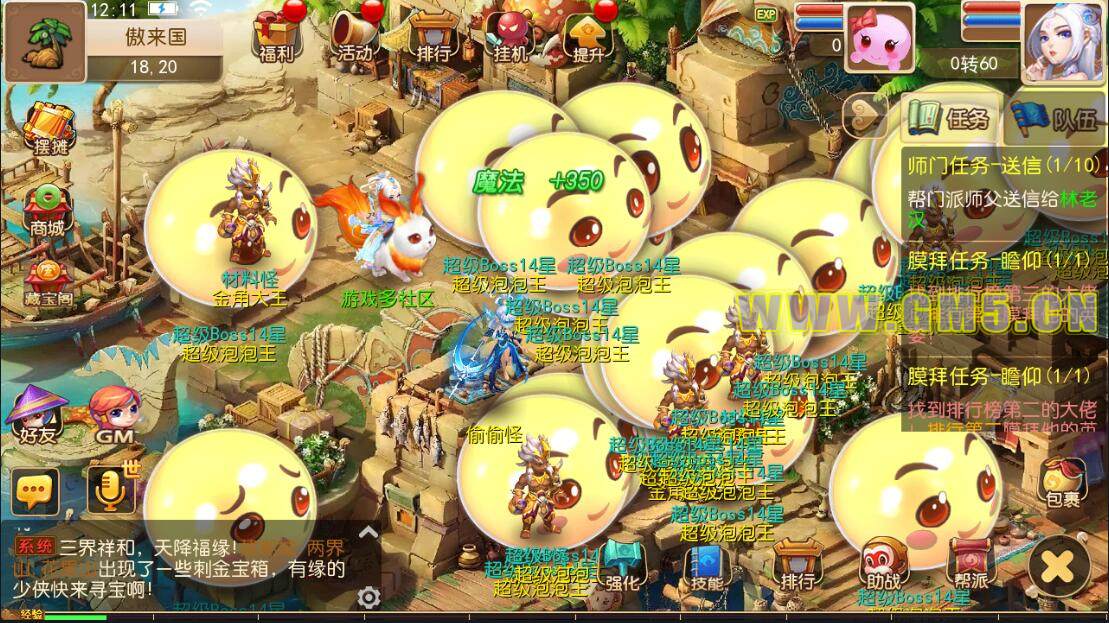Show the 排行 ranking from the top bar
The image size is (1109, 623).
click(433, 36)
